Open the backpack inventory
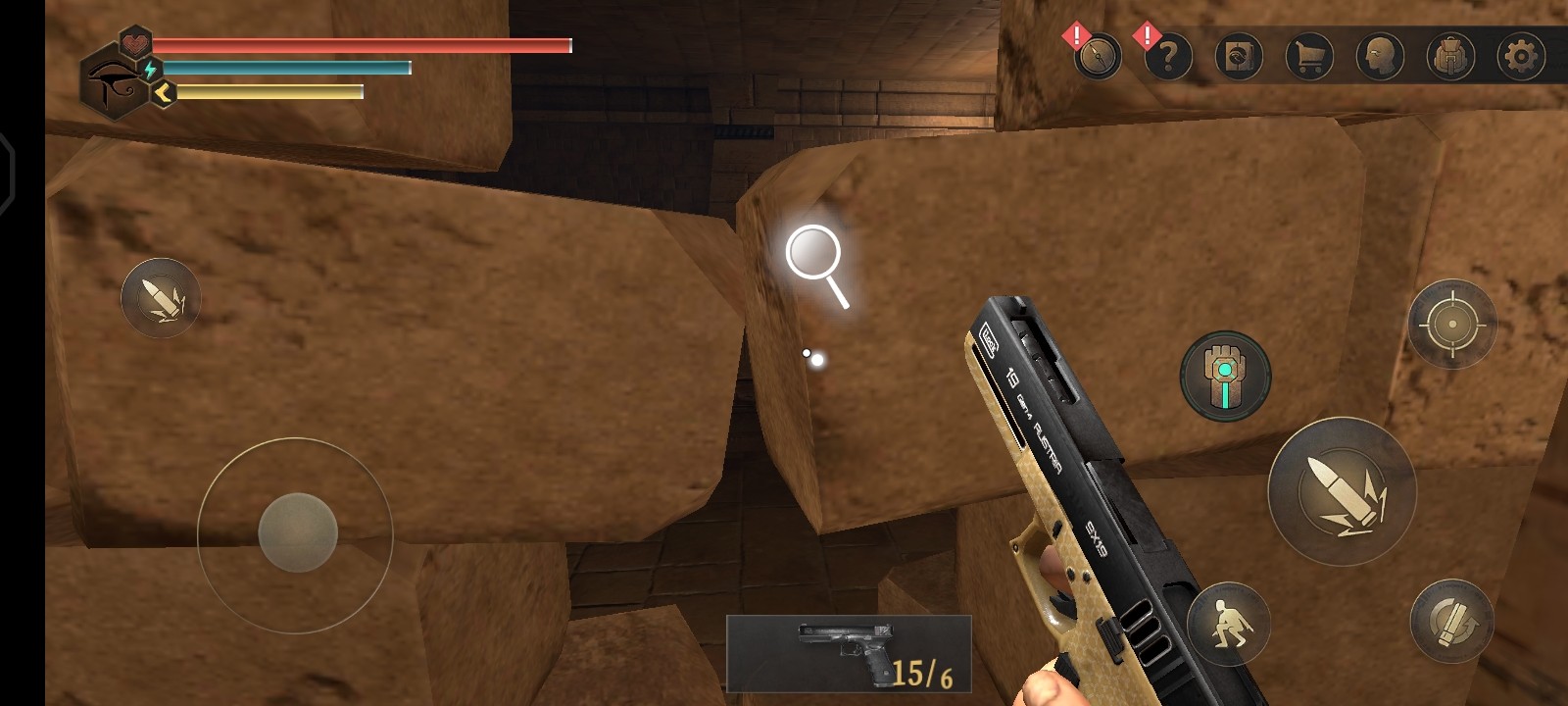The height and width of the screenshot is (706, 1568). pos(1450,57)
